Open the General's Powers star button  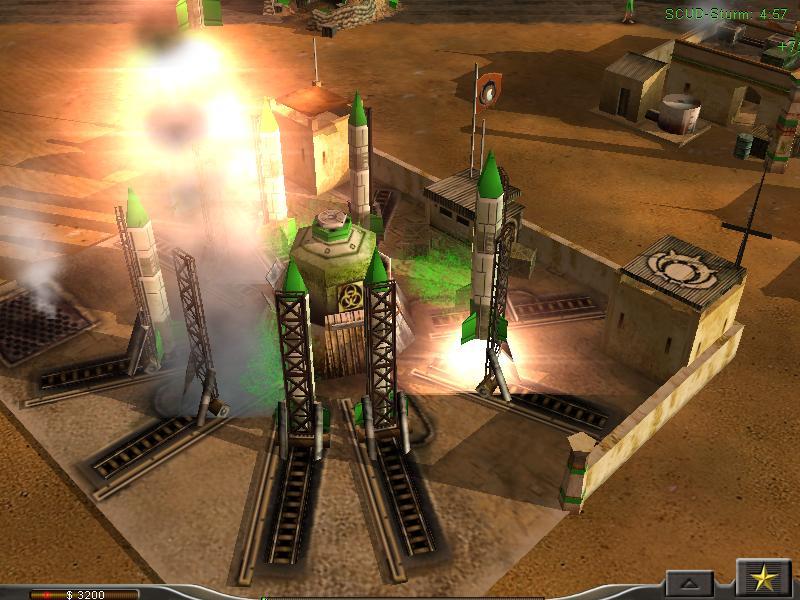tap(763, 579)
